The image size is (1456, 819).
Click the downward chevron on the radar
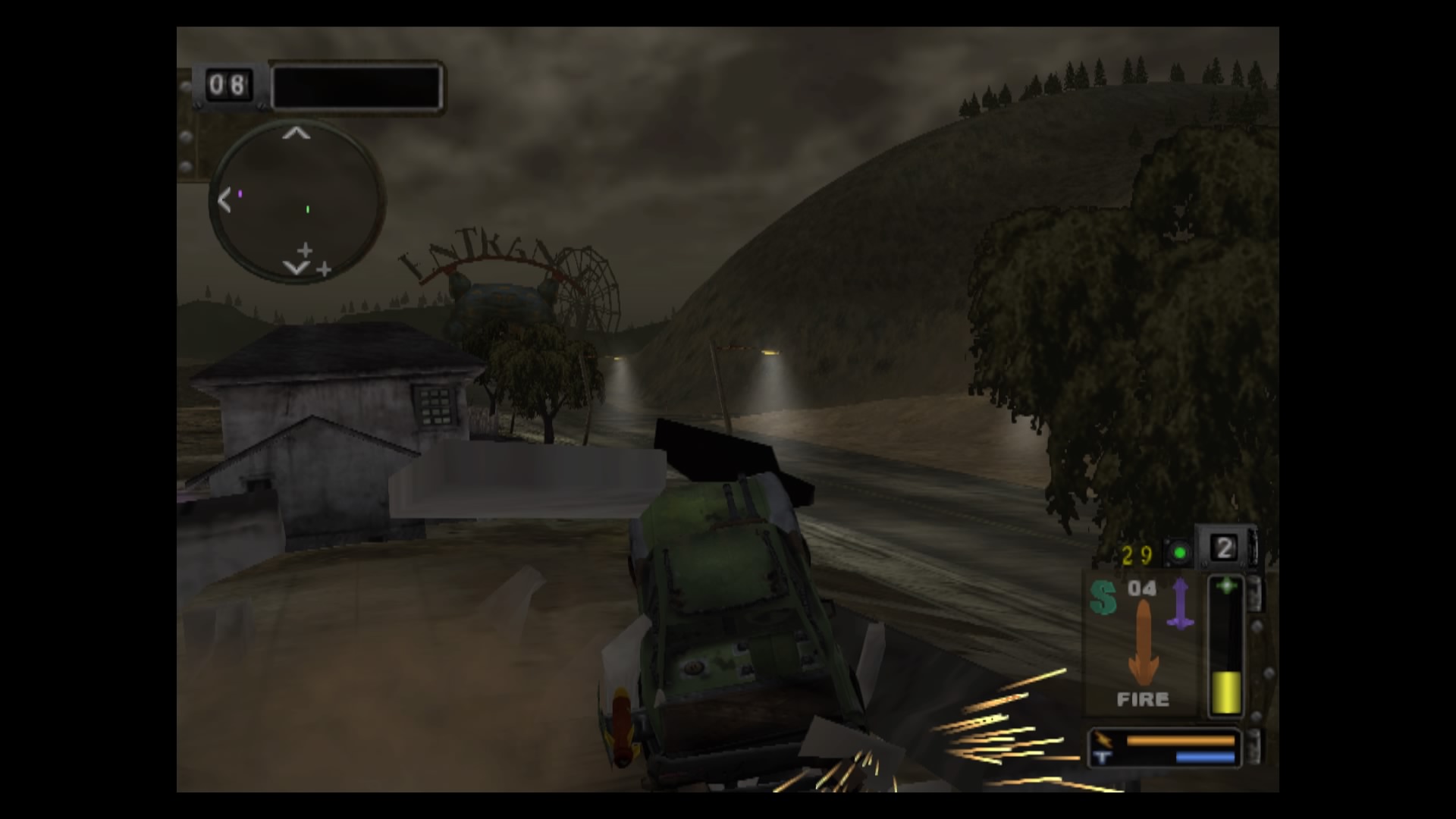point(296,267)
